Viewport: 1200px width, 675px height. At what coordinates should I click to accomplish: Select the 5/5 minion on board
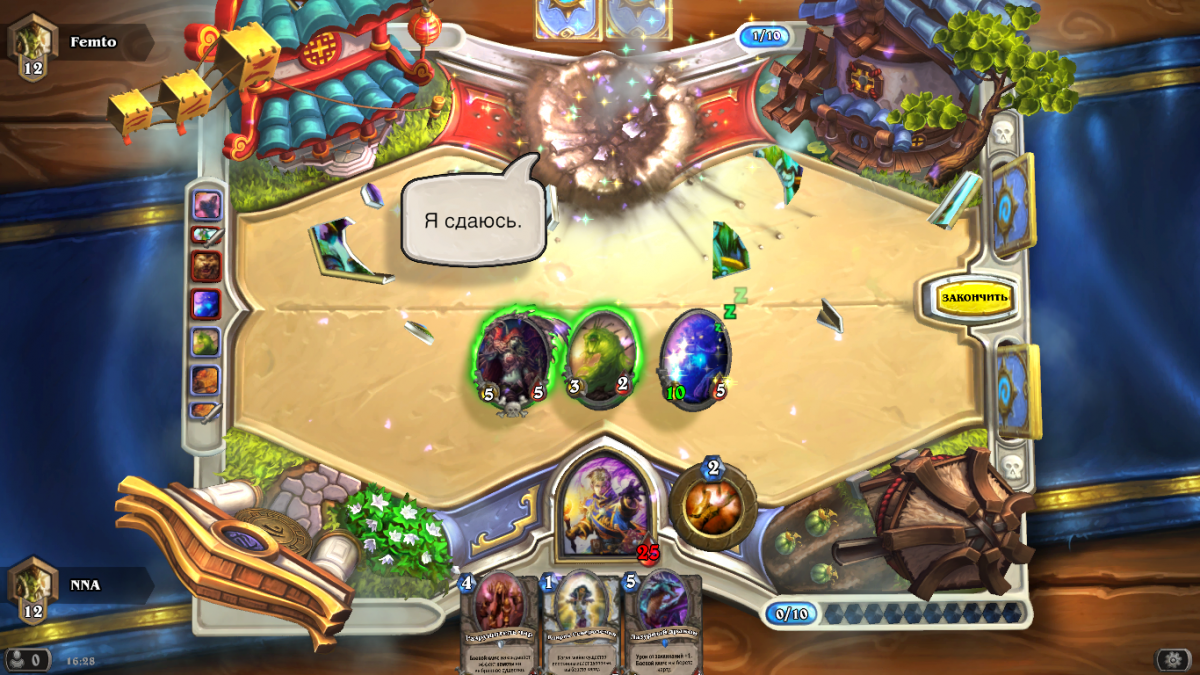tap(512, 356)
